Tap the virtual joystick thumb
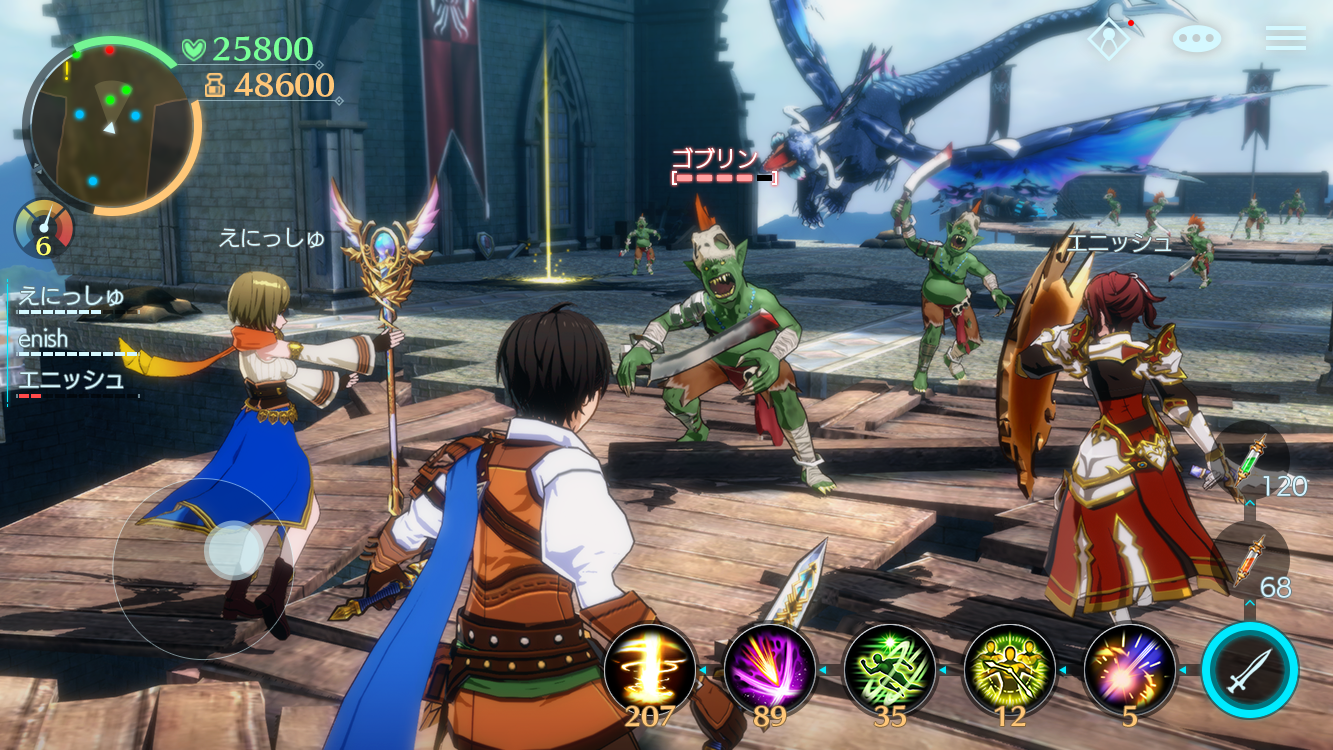 (234, 550)
